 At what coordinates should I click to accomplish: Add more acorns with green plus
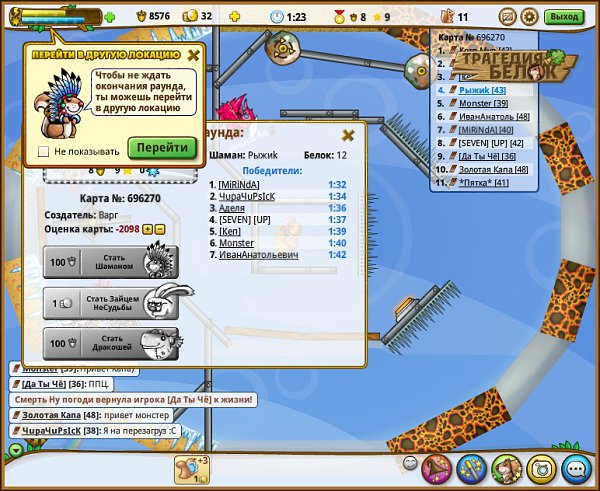click(x=109, y=17)
